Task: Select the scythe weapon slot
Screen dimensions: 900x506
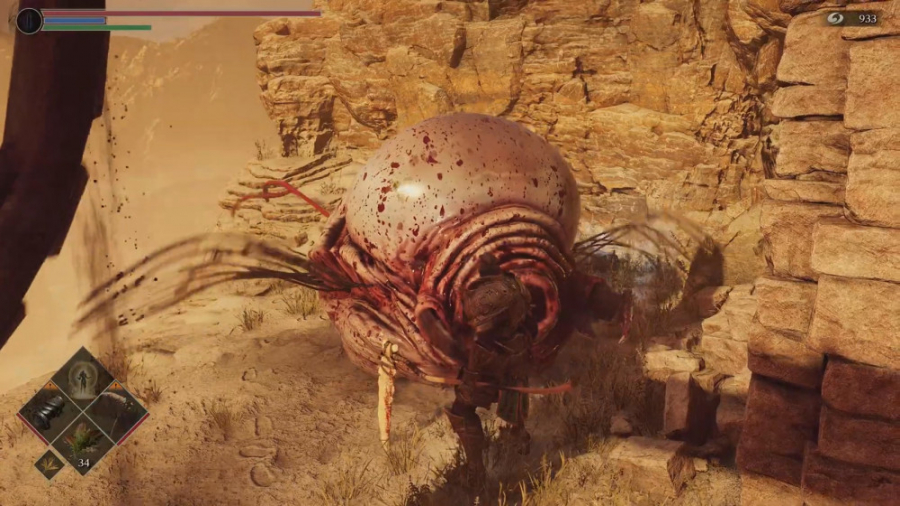Action: [x=115, y=411]
